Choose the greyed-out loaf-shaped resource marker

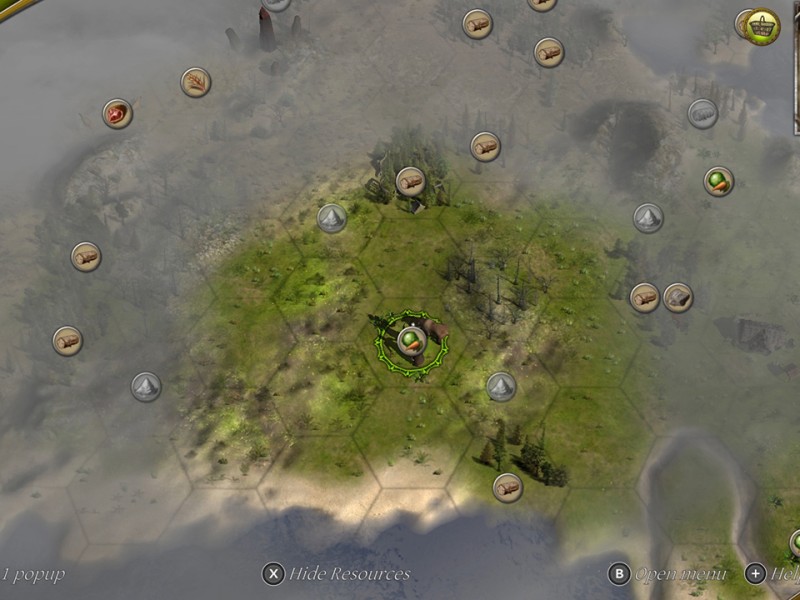703,113
